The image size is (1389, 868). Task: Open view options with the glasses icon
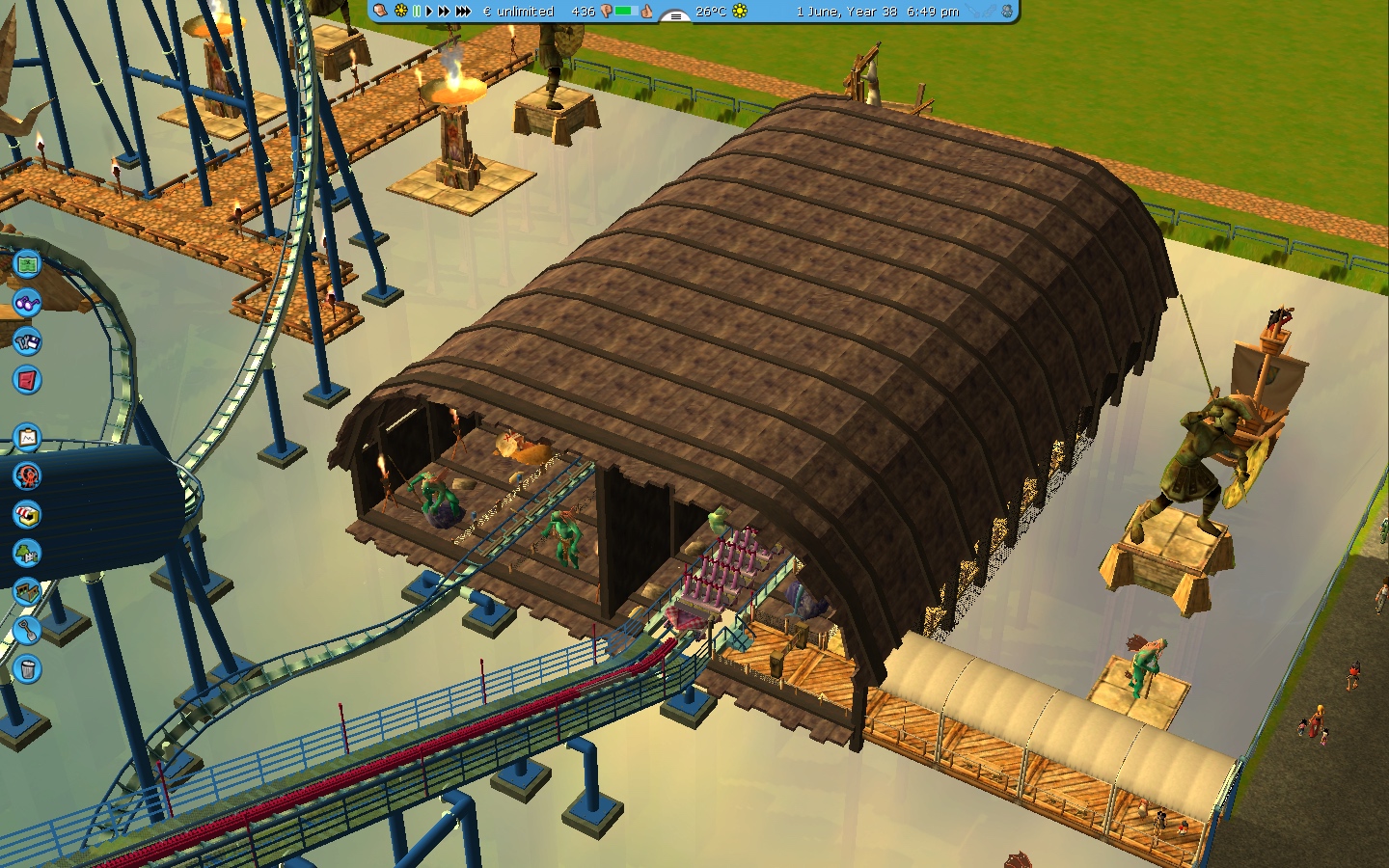pos(27,303)
